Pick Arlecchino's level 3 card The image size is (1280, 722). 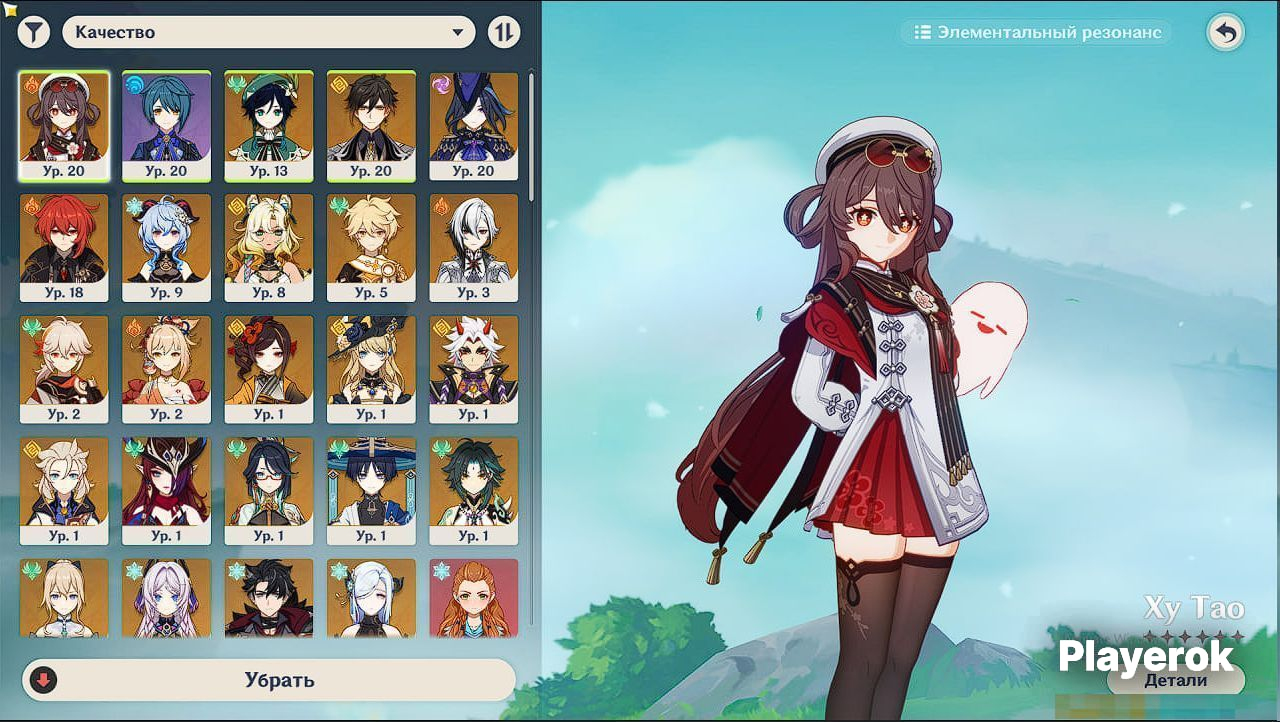[473, 247]
